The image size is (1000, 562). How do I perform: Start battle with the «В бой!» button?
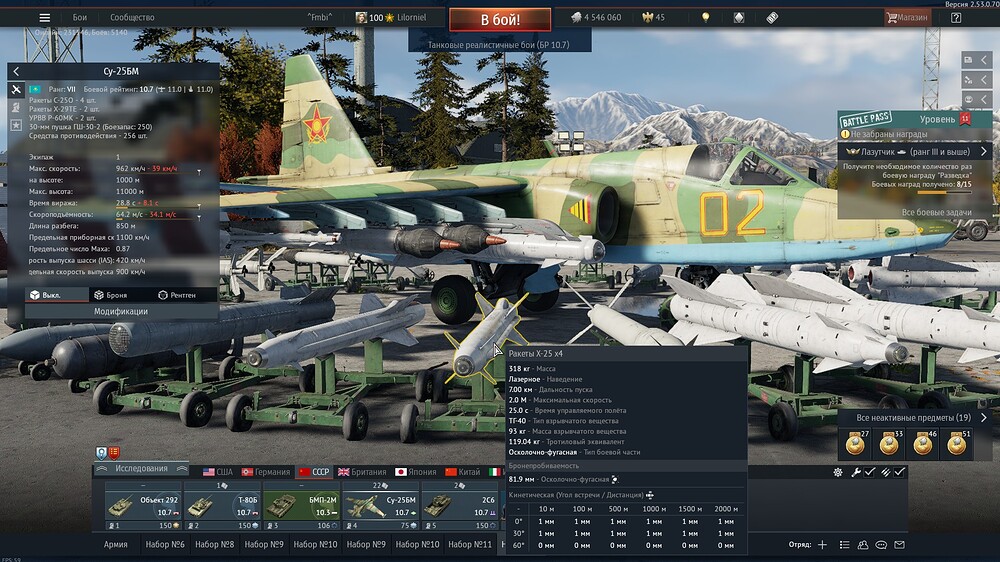pyautogui.click(x=500, y=19)
